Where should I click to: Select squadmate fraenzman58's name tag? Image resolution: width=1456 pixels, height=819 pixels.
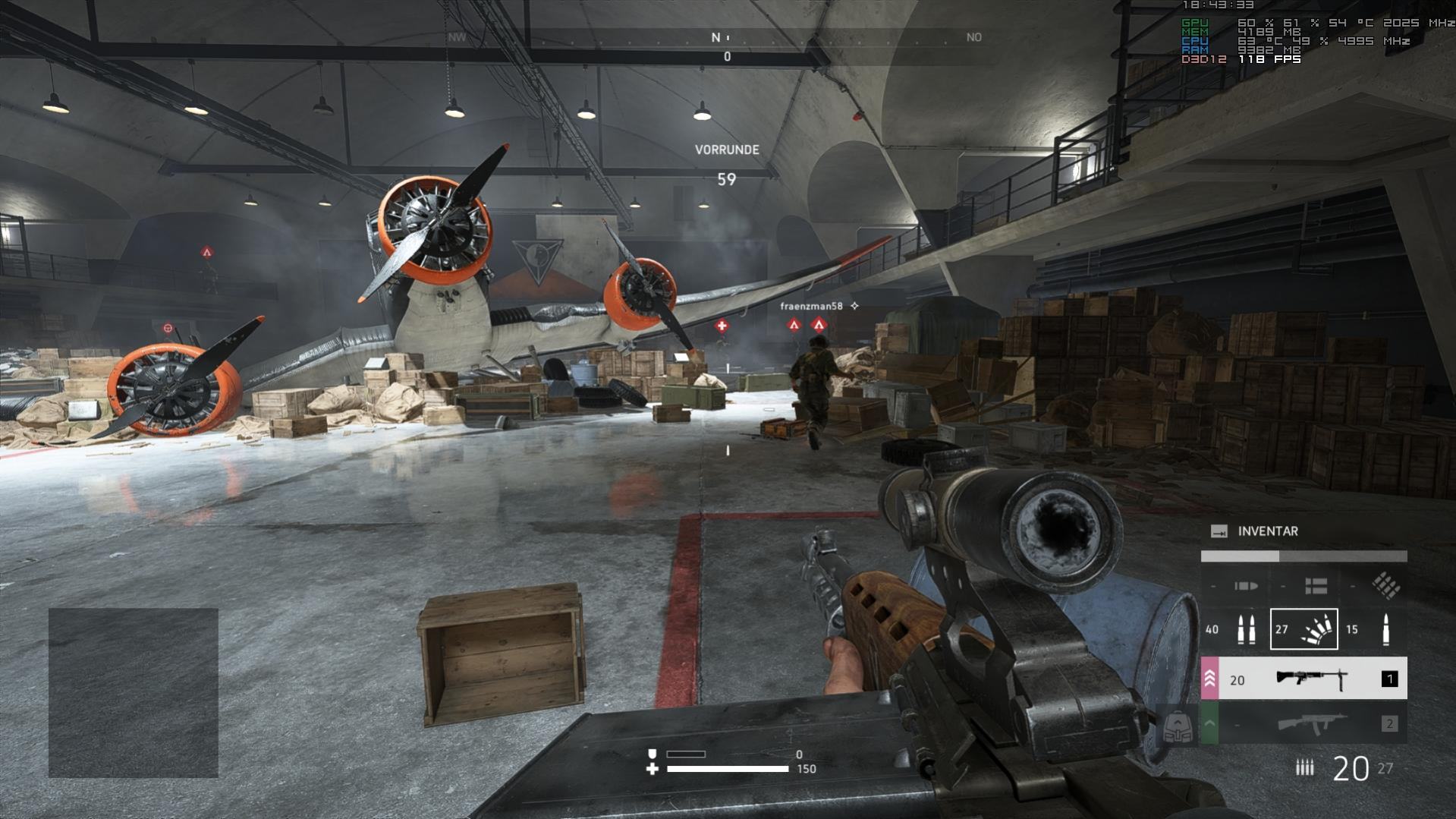811,306
